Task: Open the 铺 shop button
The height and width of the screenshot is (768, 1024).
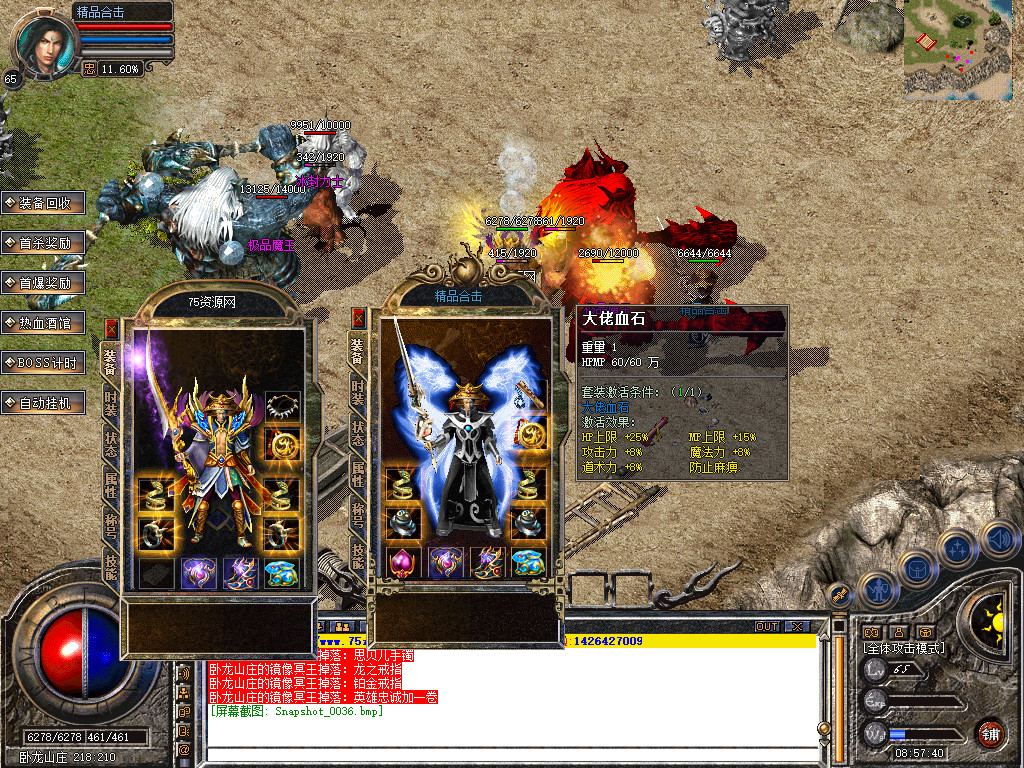Action: tap(990, 732)
